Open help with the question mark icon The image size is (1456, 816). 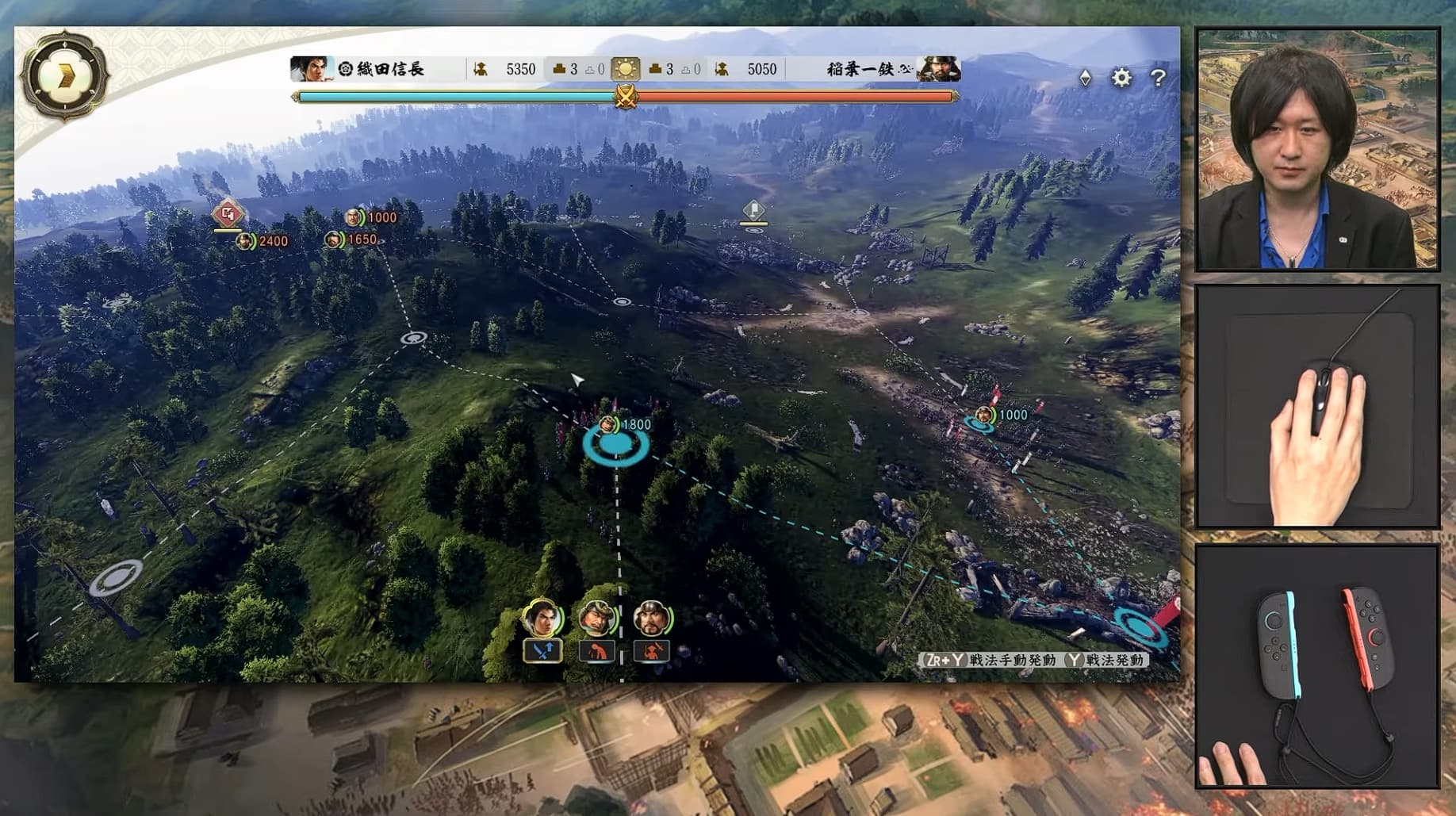click(x=1158, y=78)
